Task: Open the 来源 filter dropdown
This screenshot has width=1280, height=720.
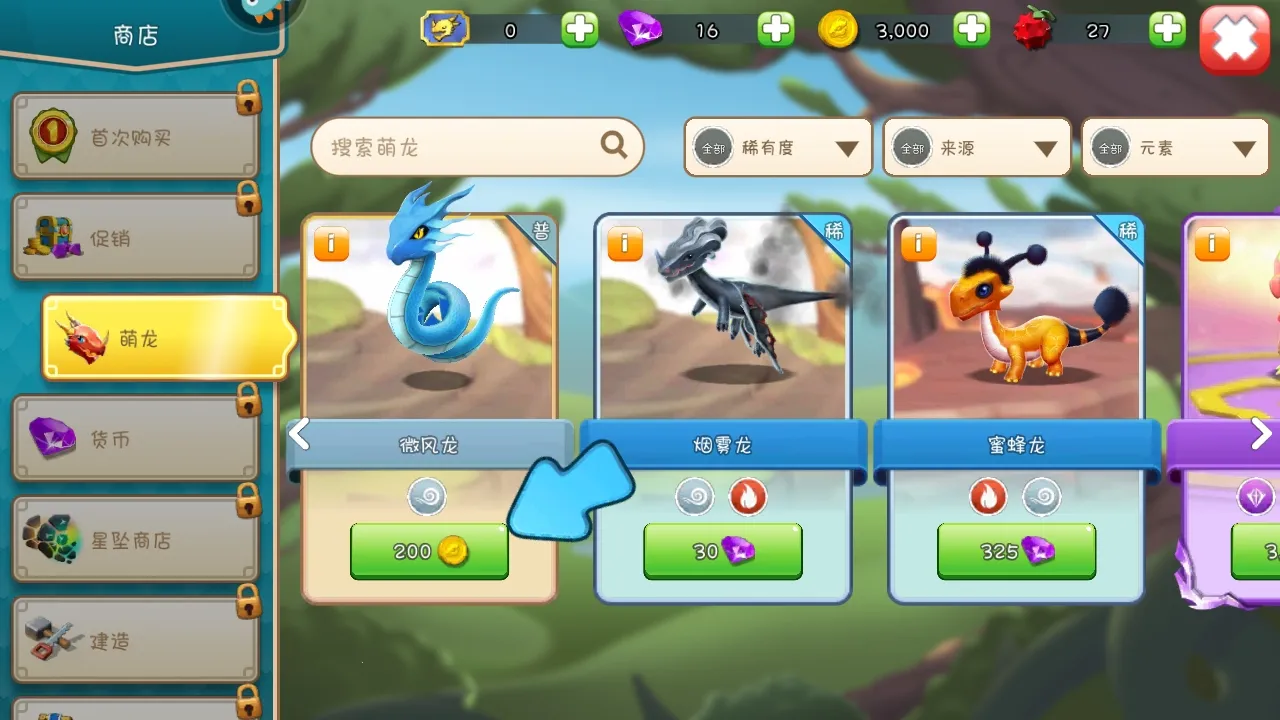Action: coord(976,146)
